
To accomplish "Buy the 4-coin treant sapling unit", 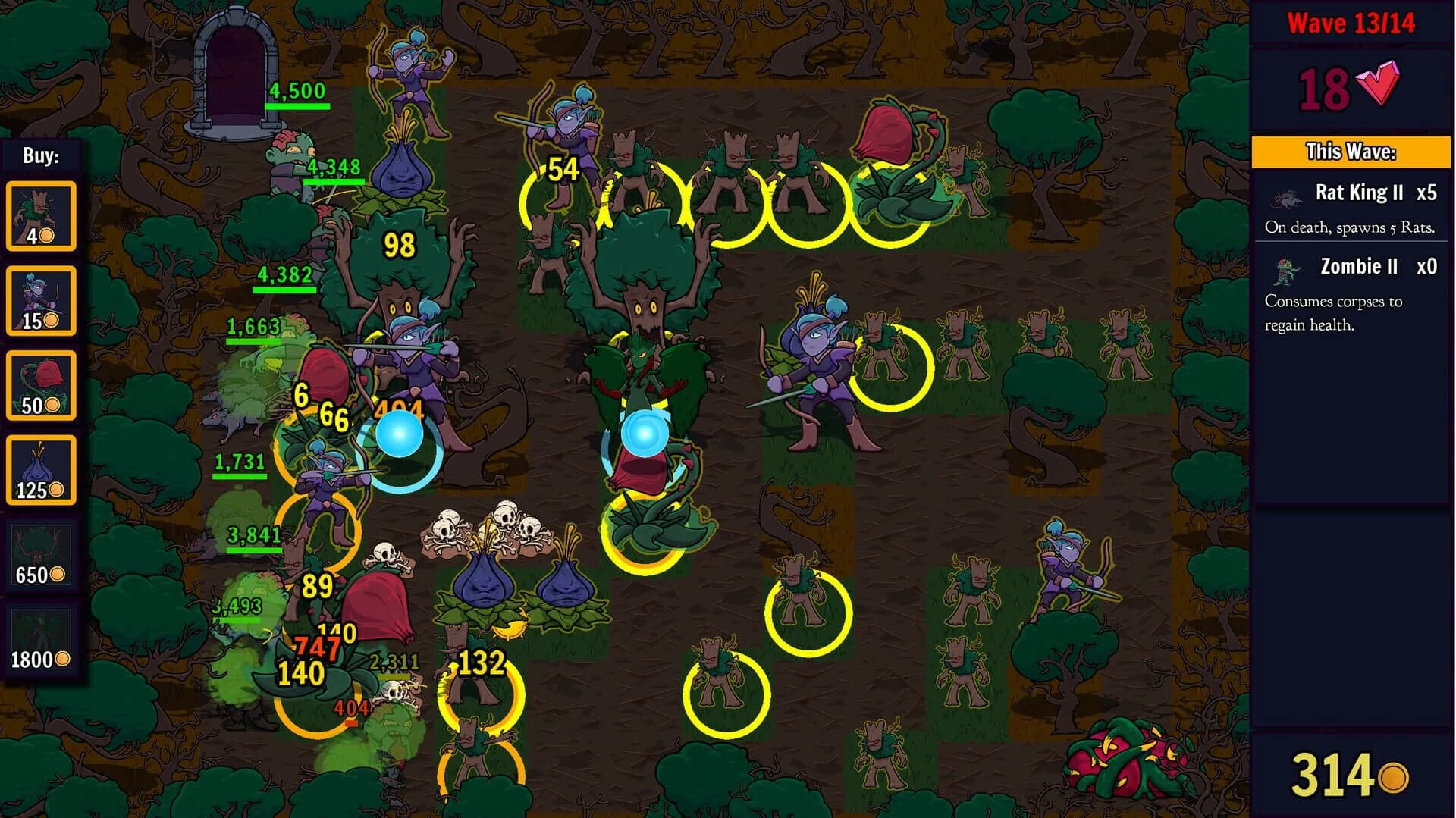I will 42,216.
